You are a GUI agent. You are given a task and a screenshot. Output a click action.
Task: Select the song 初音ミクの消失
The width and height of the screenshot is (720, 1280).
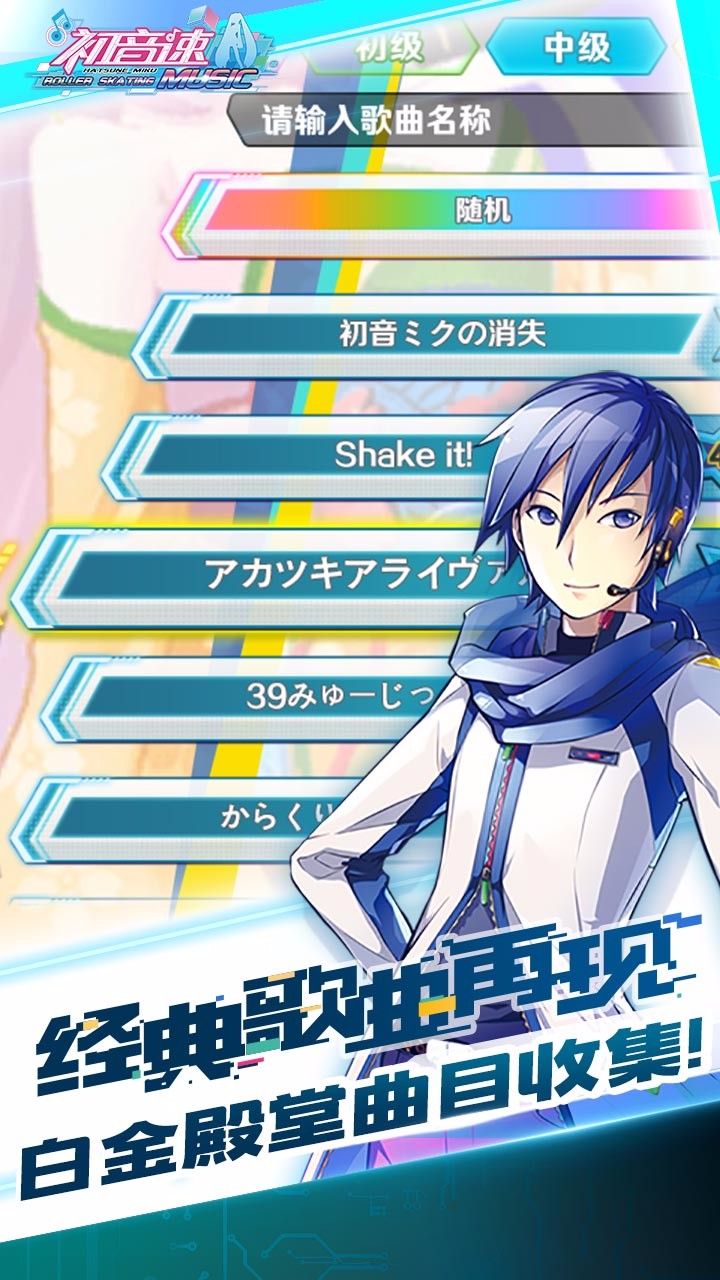click(x=440, y=334)
